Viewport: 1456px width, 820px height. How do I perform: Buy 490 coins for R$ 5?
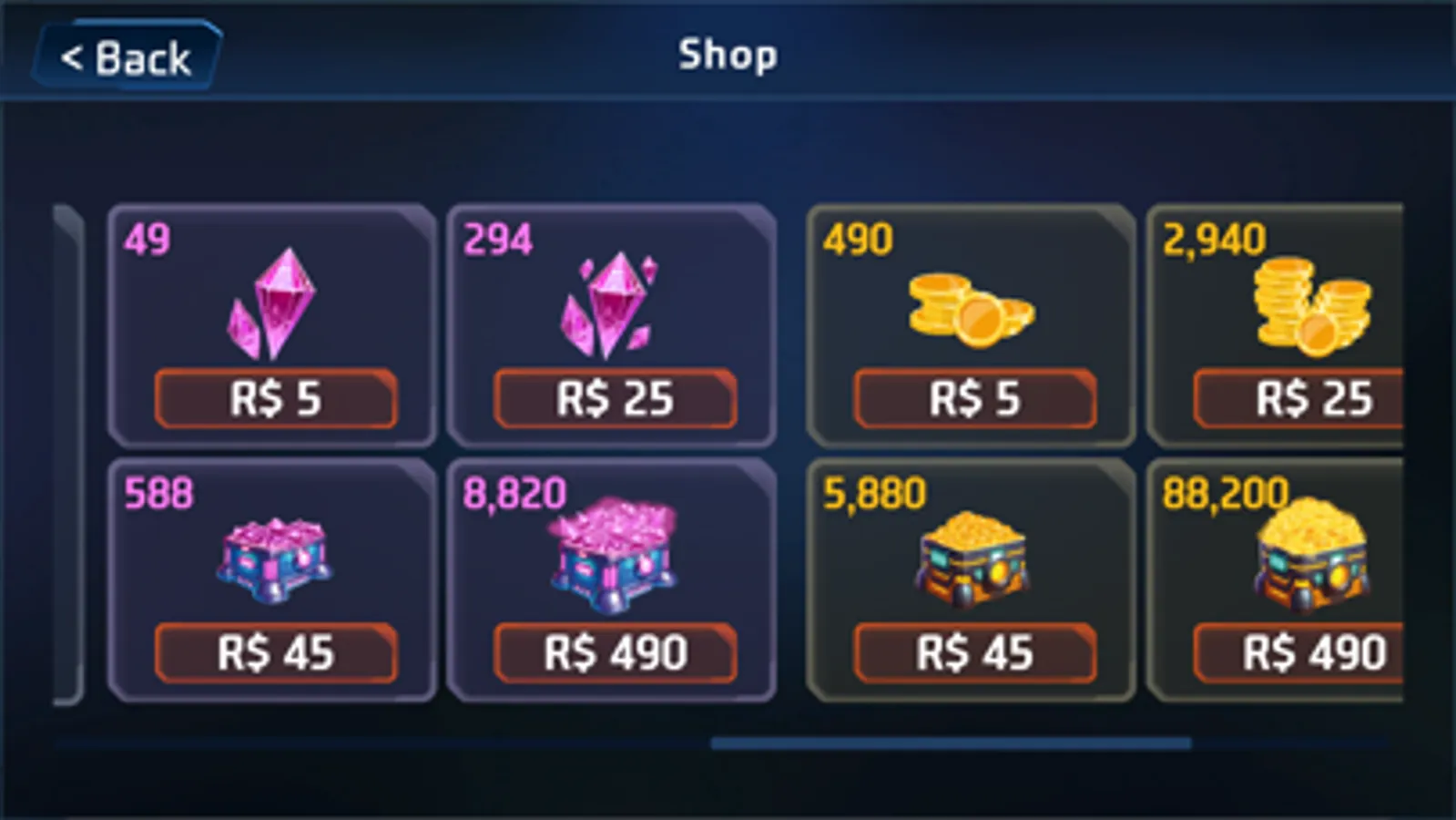[972, 399]
